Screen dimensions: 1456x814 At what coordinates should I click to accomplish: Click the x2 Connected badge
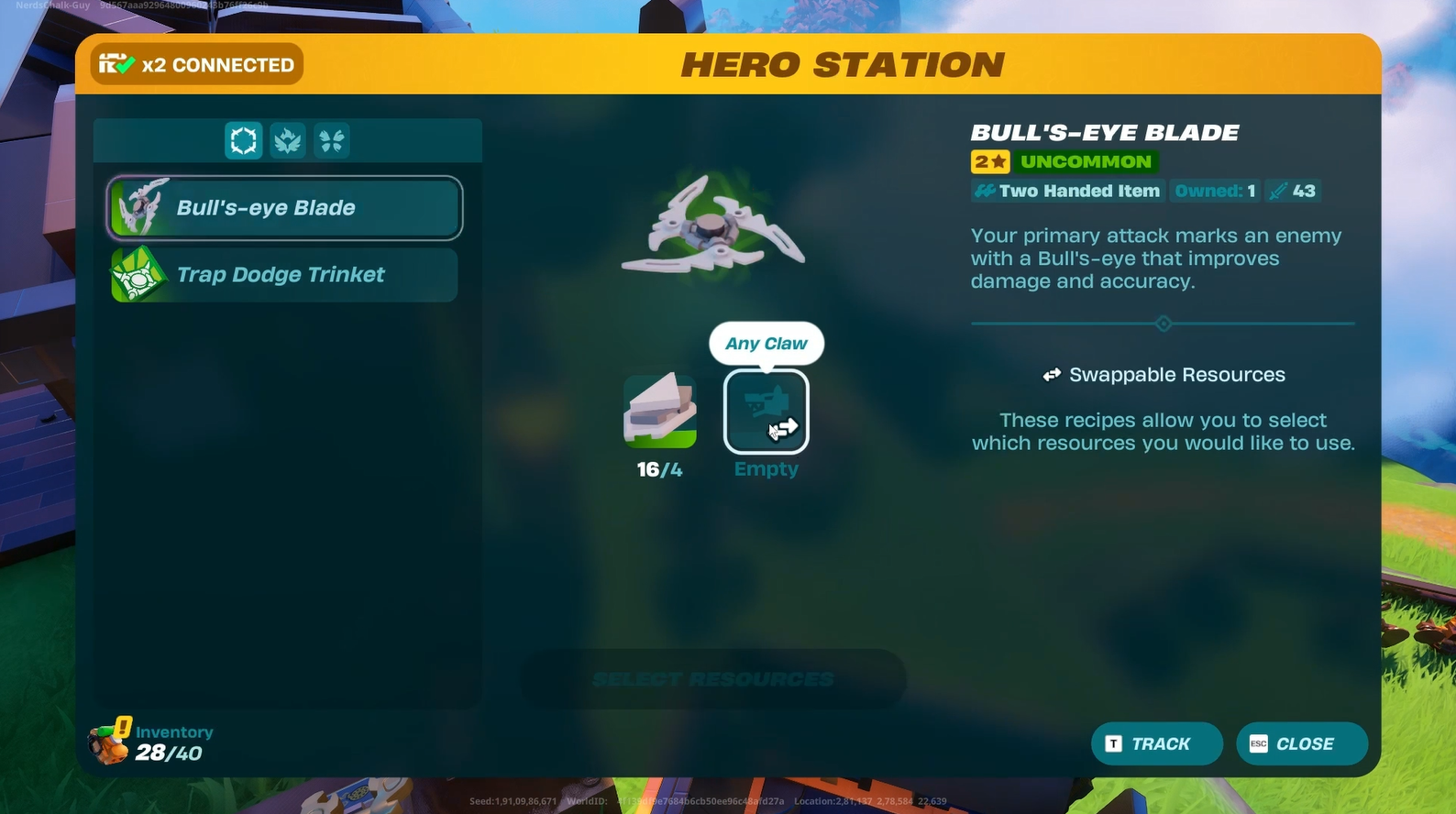(197, 65)
